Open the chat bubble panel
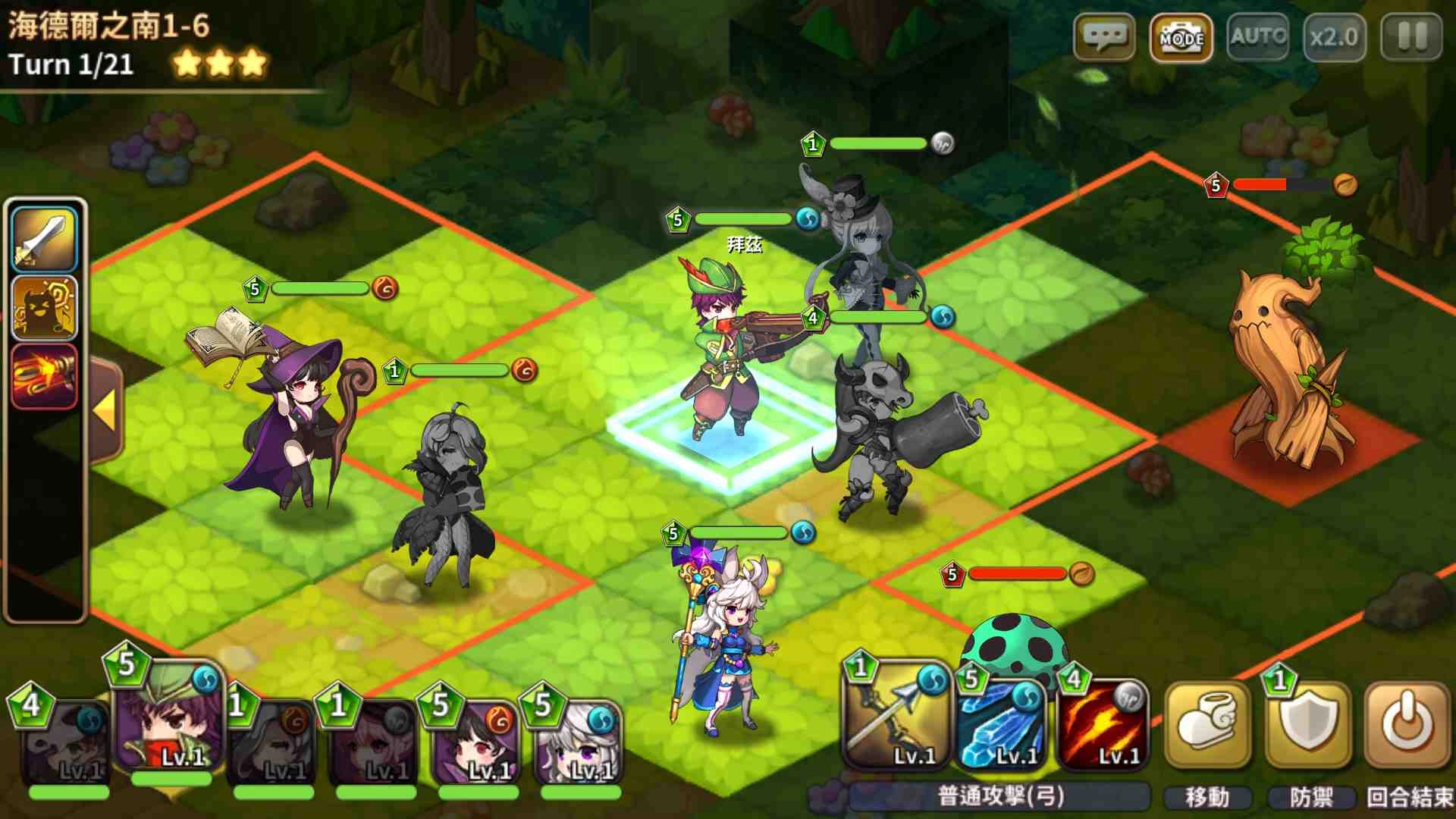Screen dimensions: 1456x819 pyautogui.click(x=1105, y=36)
